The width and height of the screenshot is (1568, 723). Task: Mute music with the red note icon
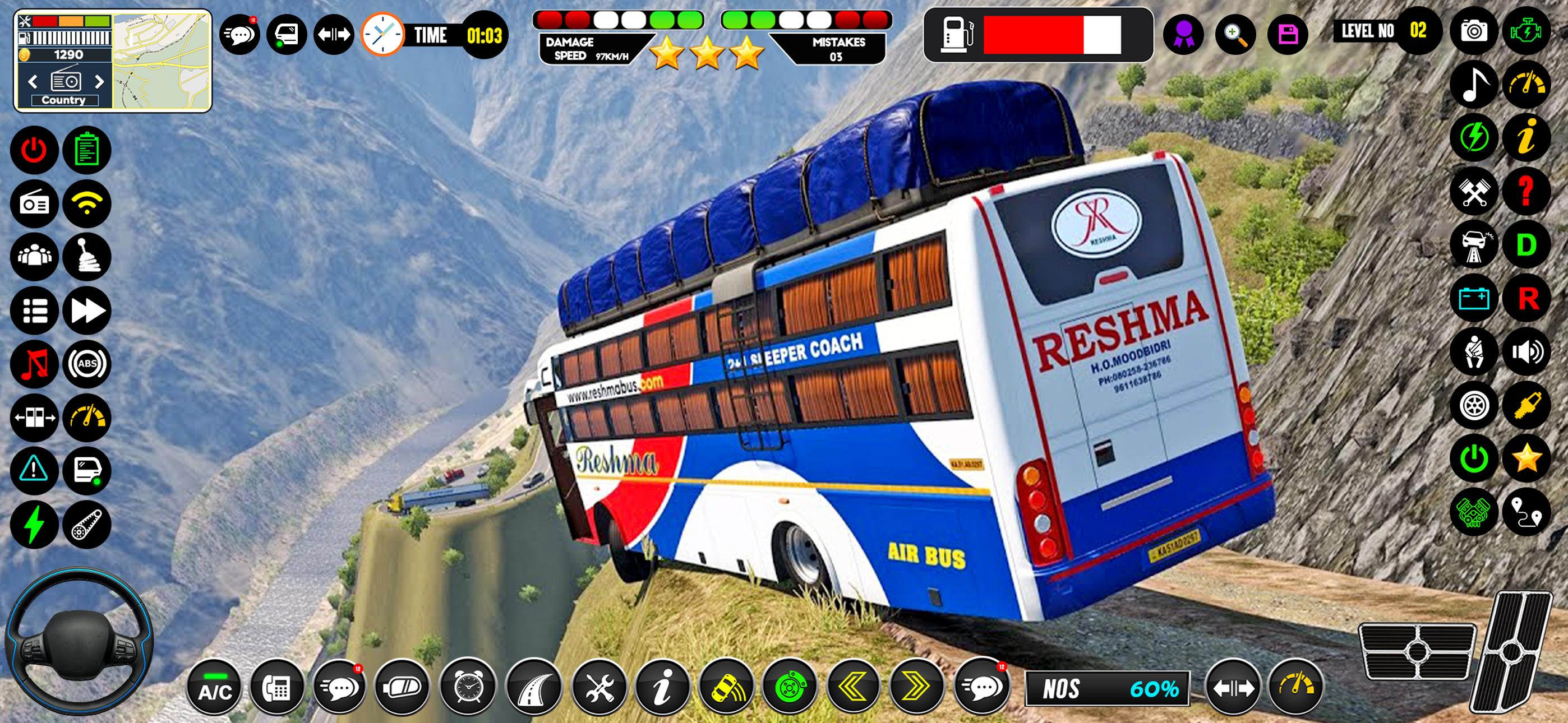[34, 364]
